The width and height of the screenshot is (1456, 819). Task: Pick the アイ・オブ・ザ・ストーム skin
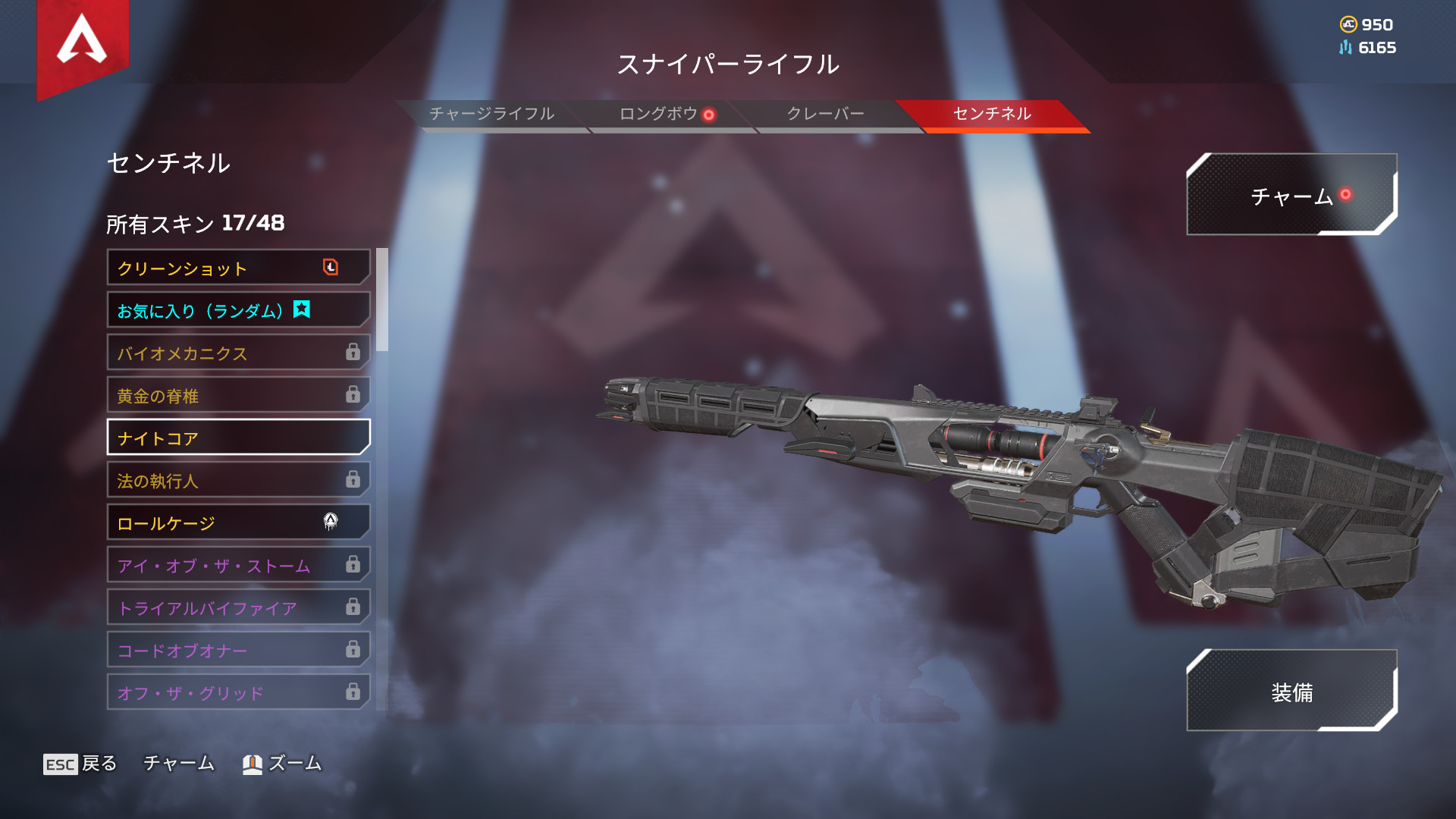point(238,565)
